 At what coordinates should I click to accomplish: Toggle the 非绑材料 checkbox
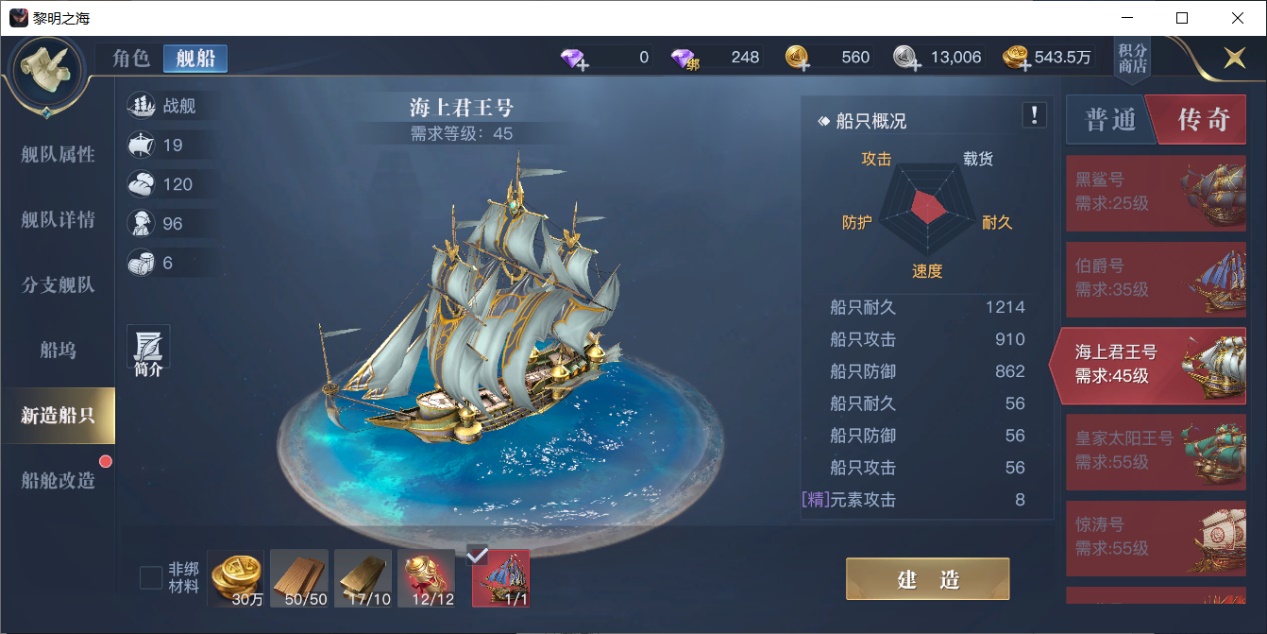pos(151,578)
